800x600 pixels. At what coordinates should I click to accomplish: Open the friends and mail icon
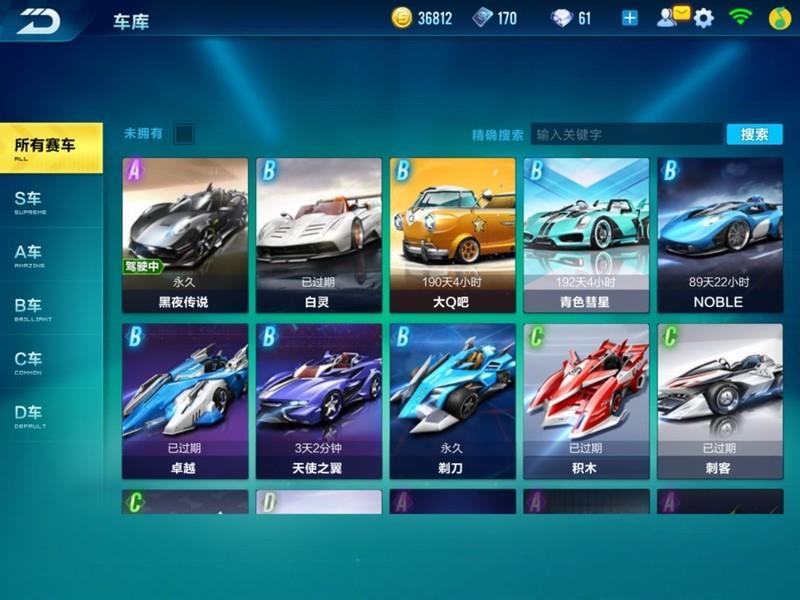(673, 16)
